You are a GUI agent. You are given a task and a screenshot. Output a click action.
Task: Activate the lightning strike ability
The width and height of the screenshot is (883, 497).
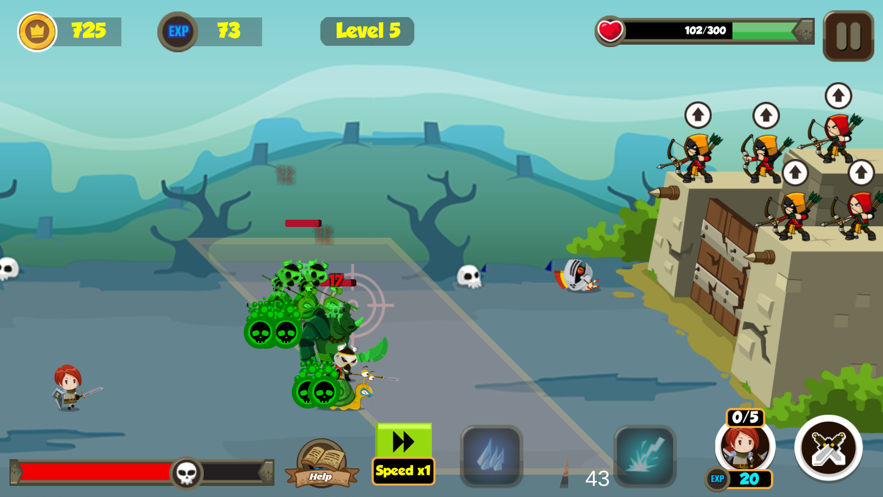point(645,456)
